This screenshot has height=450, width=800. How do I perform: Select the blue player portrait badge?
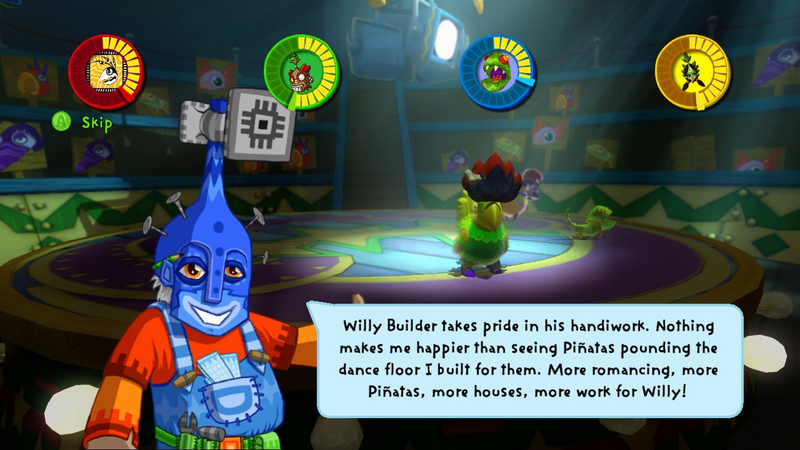click(x=497, y=72)
